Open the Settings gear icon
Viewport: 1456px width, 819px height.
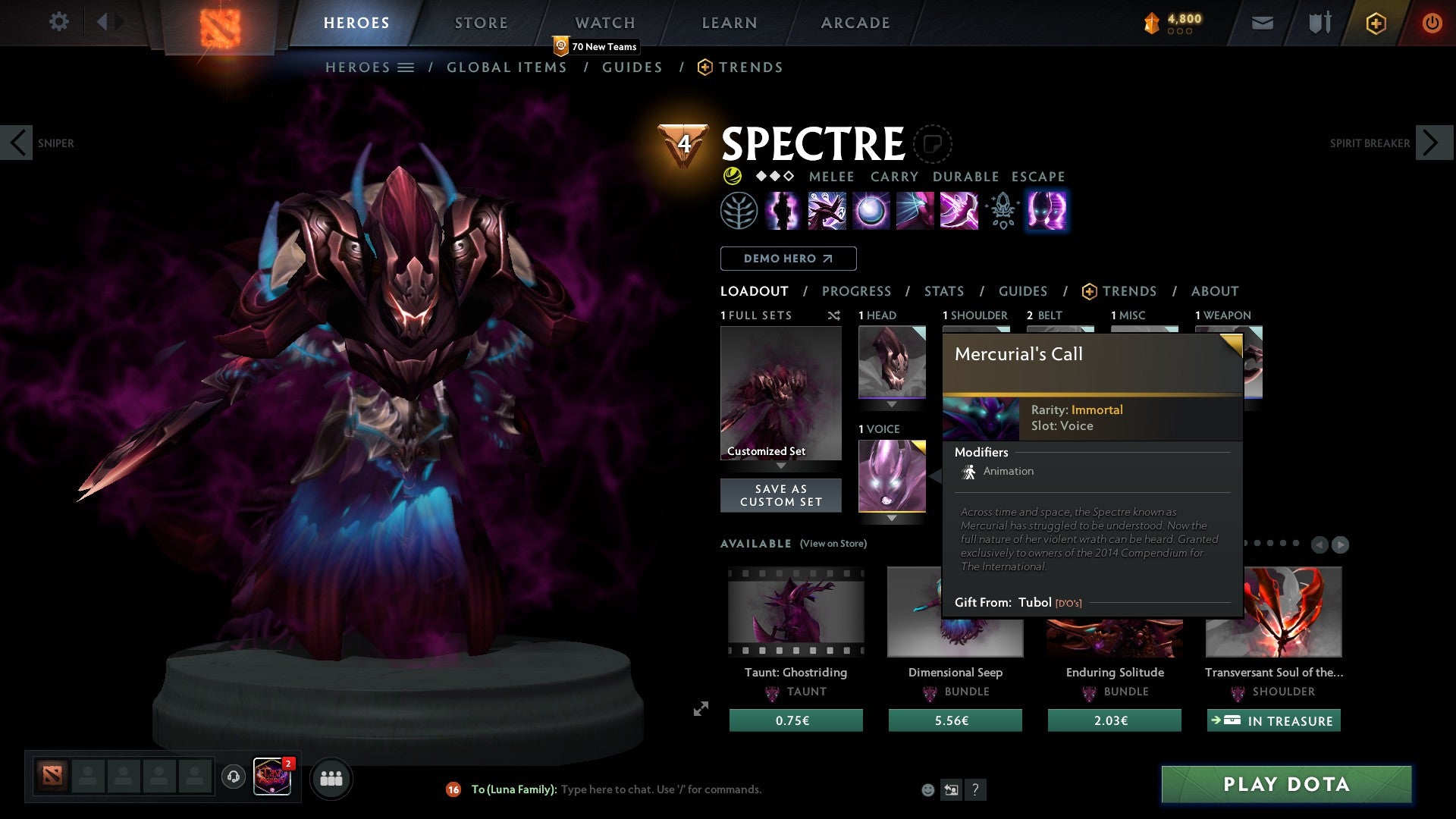pos(59,22)
